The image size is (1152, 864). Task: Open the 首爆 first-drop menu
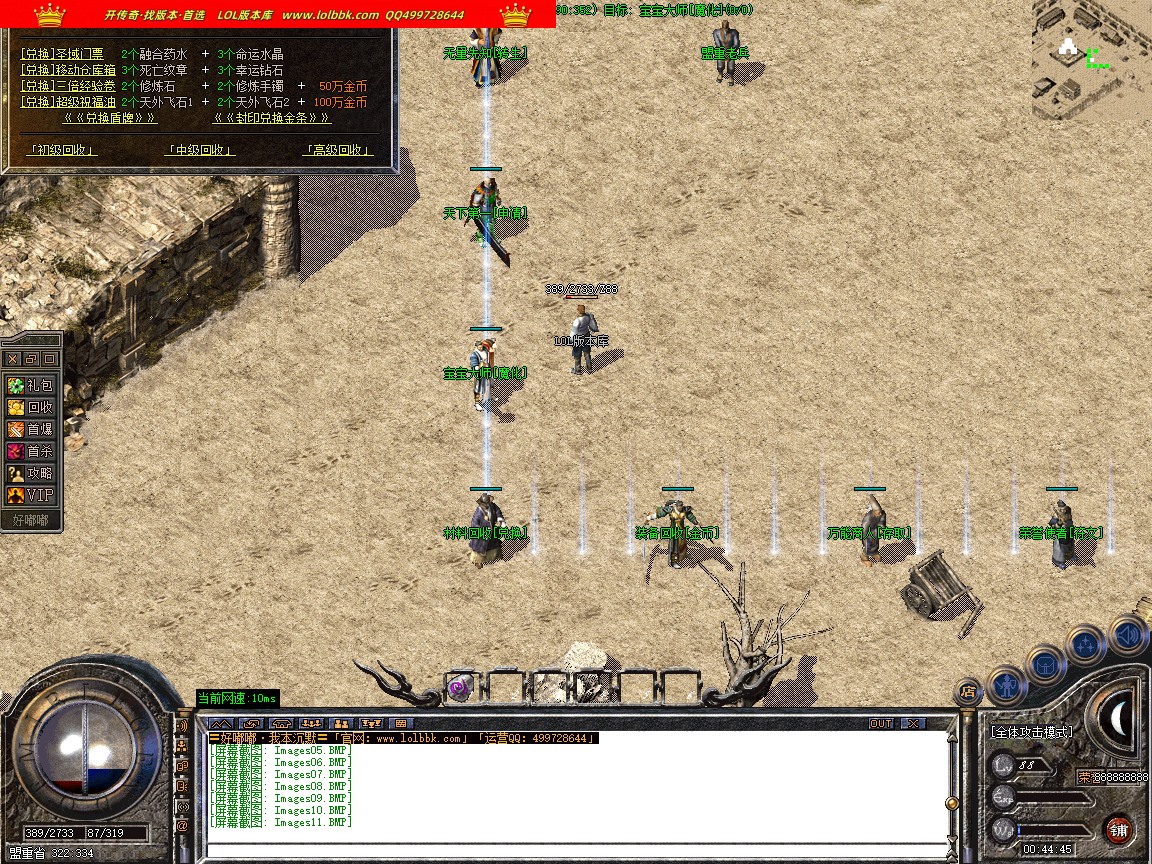(31, 429)
